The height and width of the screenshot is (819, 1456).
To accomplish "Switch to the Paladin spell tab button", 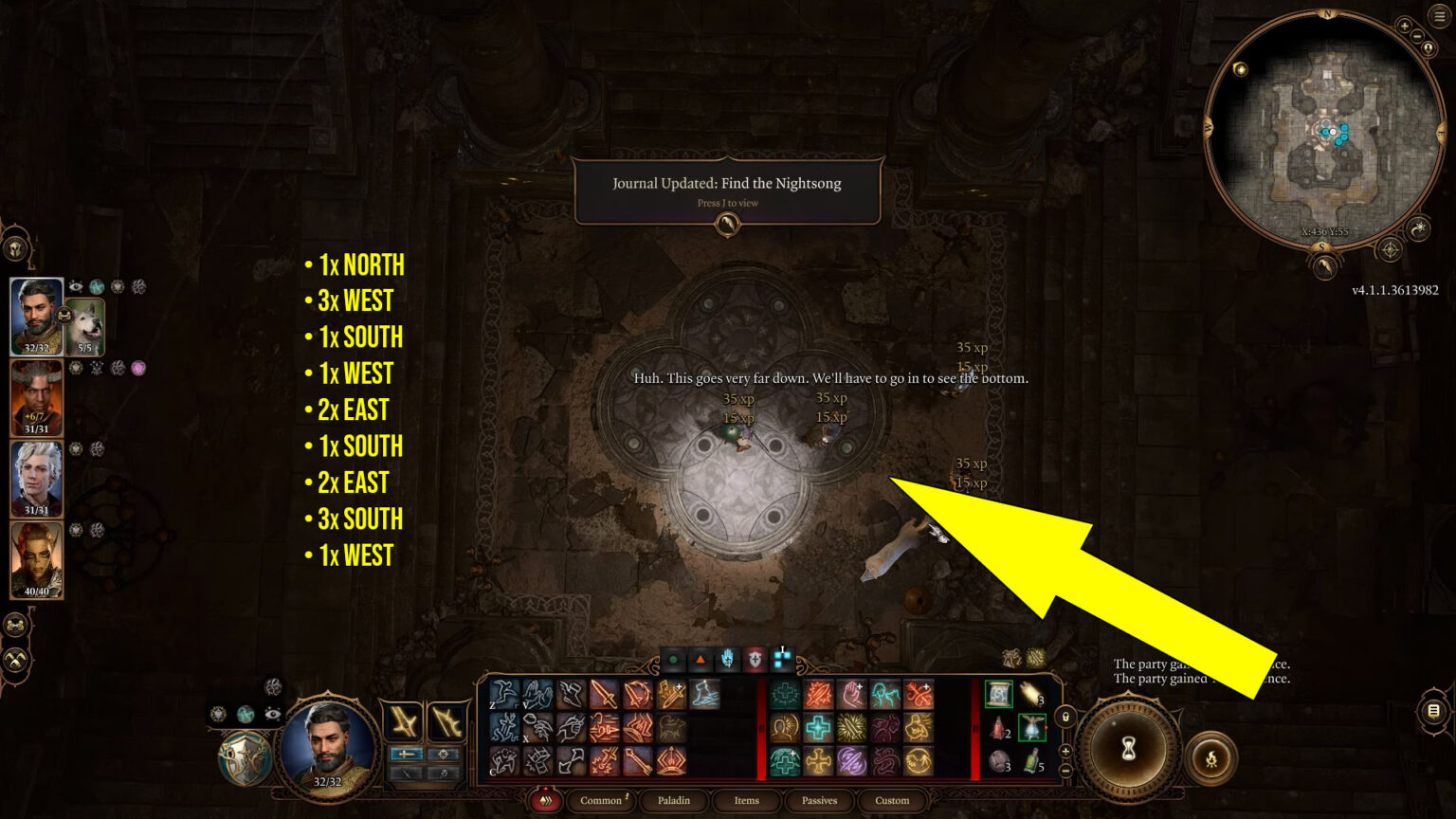I will pos(674,801).
